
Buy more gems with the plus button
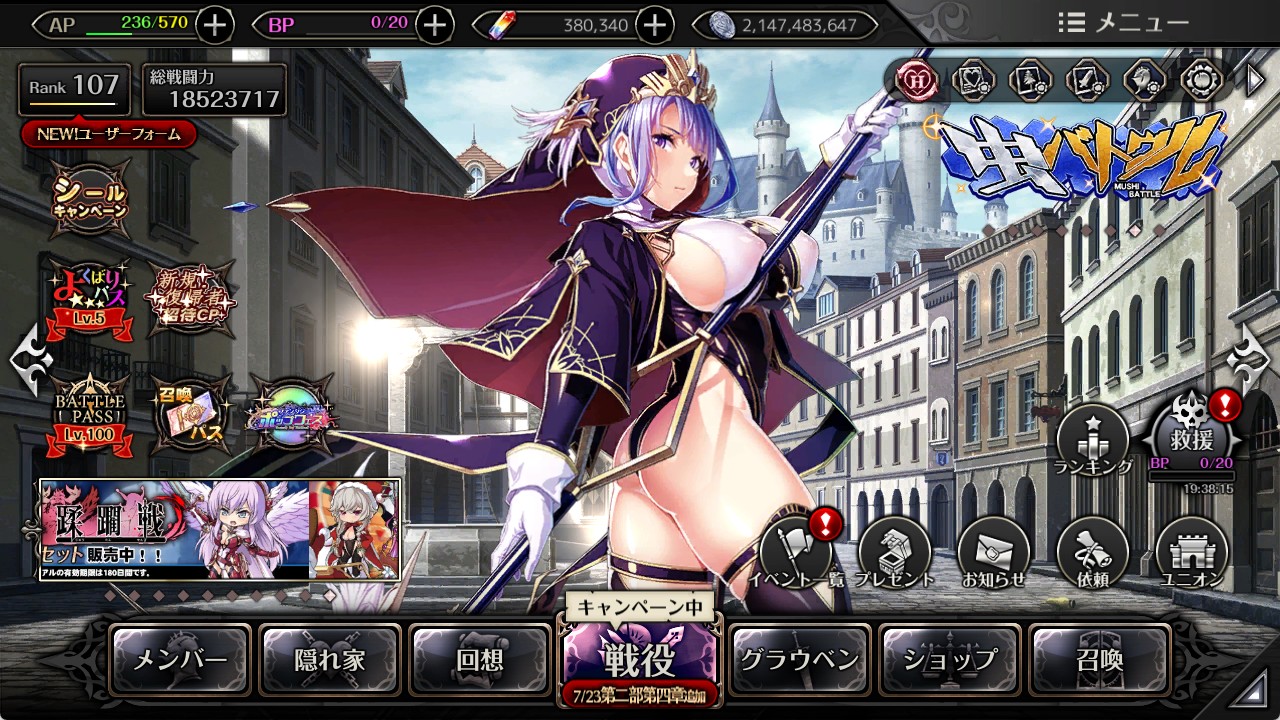pos(654,25)
